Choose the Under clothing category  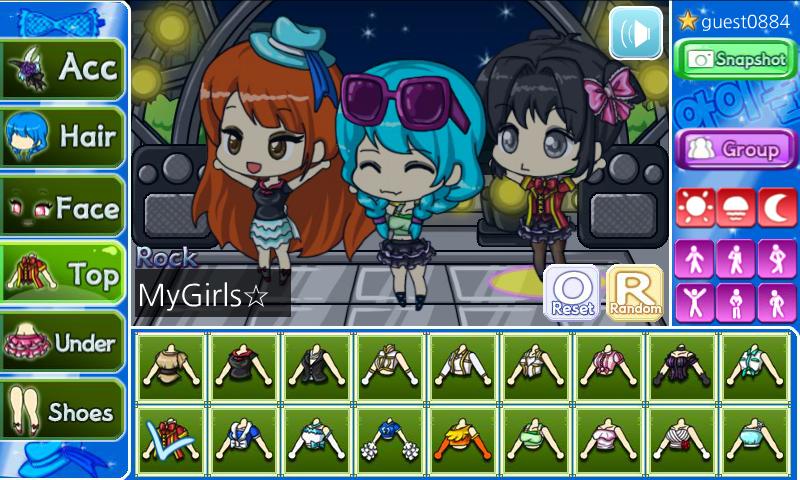tap(64, 343)
